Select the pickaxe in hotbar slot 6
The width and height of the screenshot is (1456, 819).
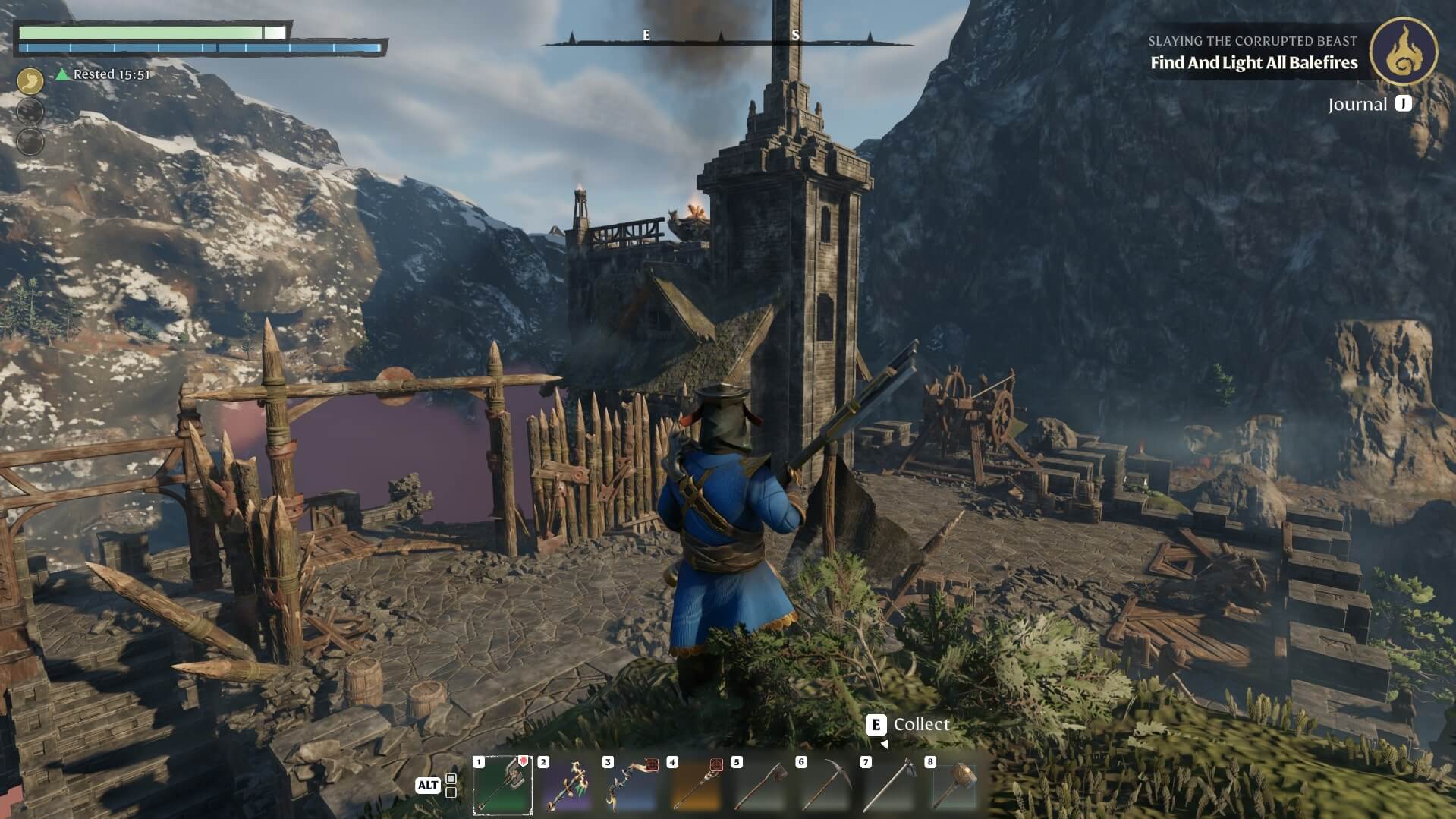[x=825, y=786]
